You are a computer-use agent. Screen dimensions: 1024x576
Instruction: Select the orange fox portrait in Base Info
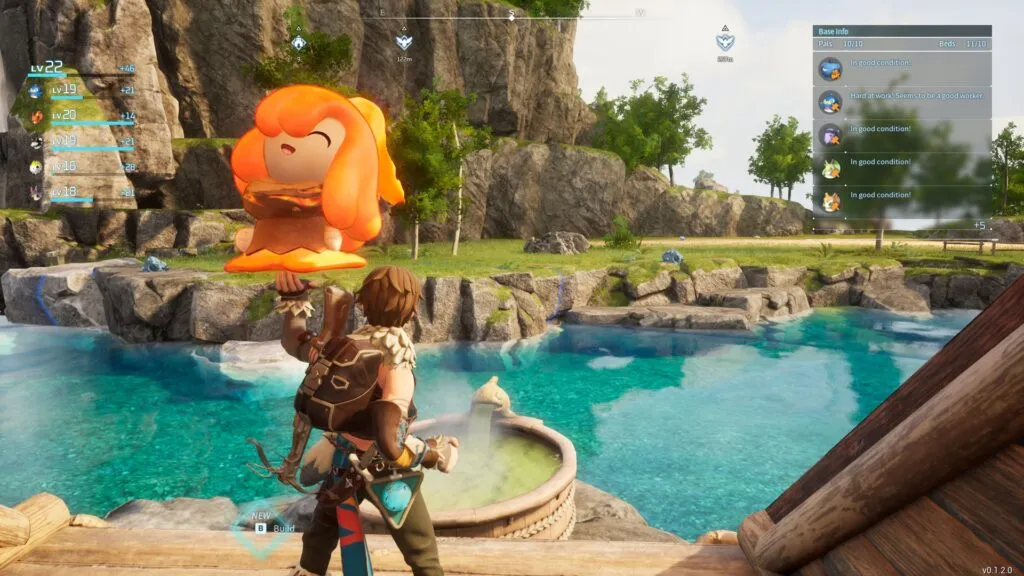point(830,201)
